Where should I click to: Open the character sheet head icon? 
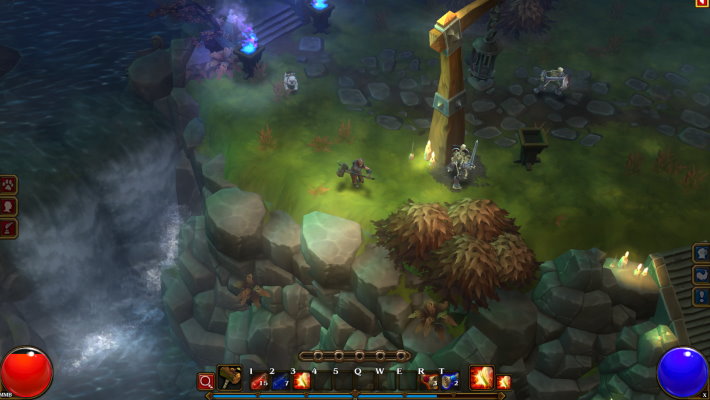click(x=8, y=207)
